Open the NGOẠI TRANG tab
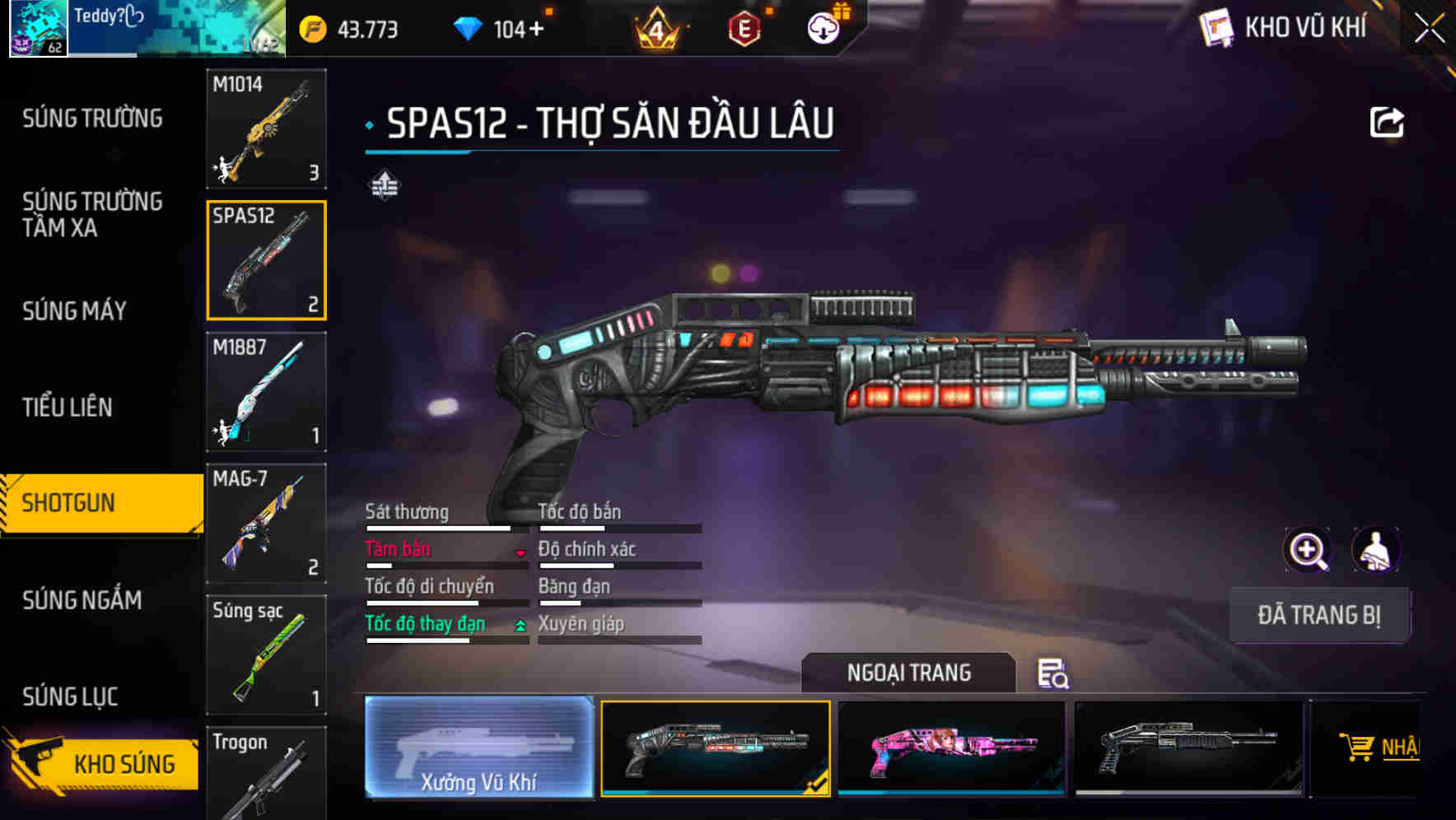Screen dimensions: 1456x820 tap(910, 673)
